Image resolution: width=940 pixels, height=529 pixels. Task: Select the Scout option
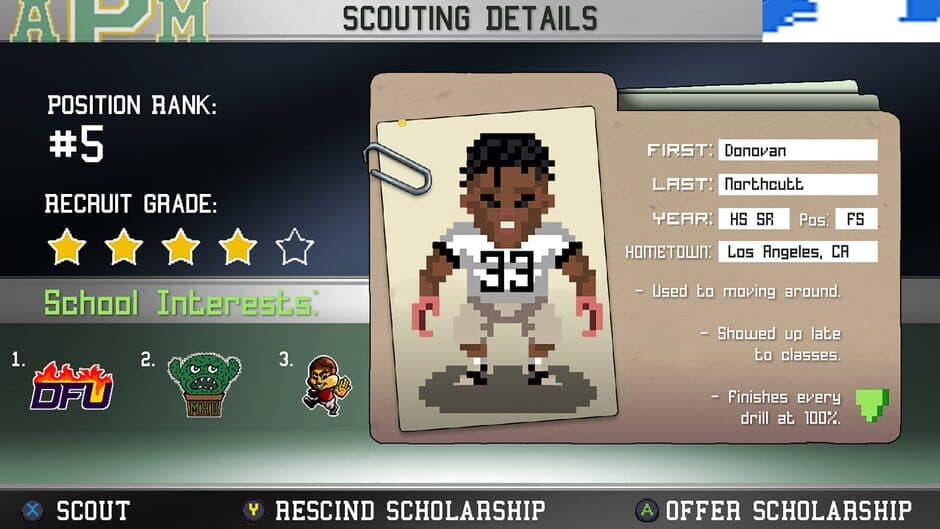coord(78,510)
